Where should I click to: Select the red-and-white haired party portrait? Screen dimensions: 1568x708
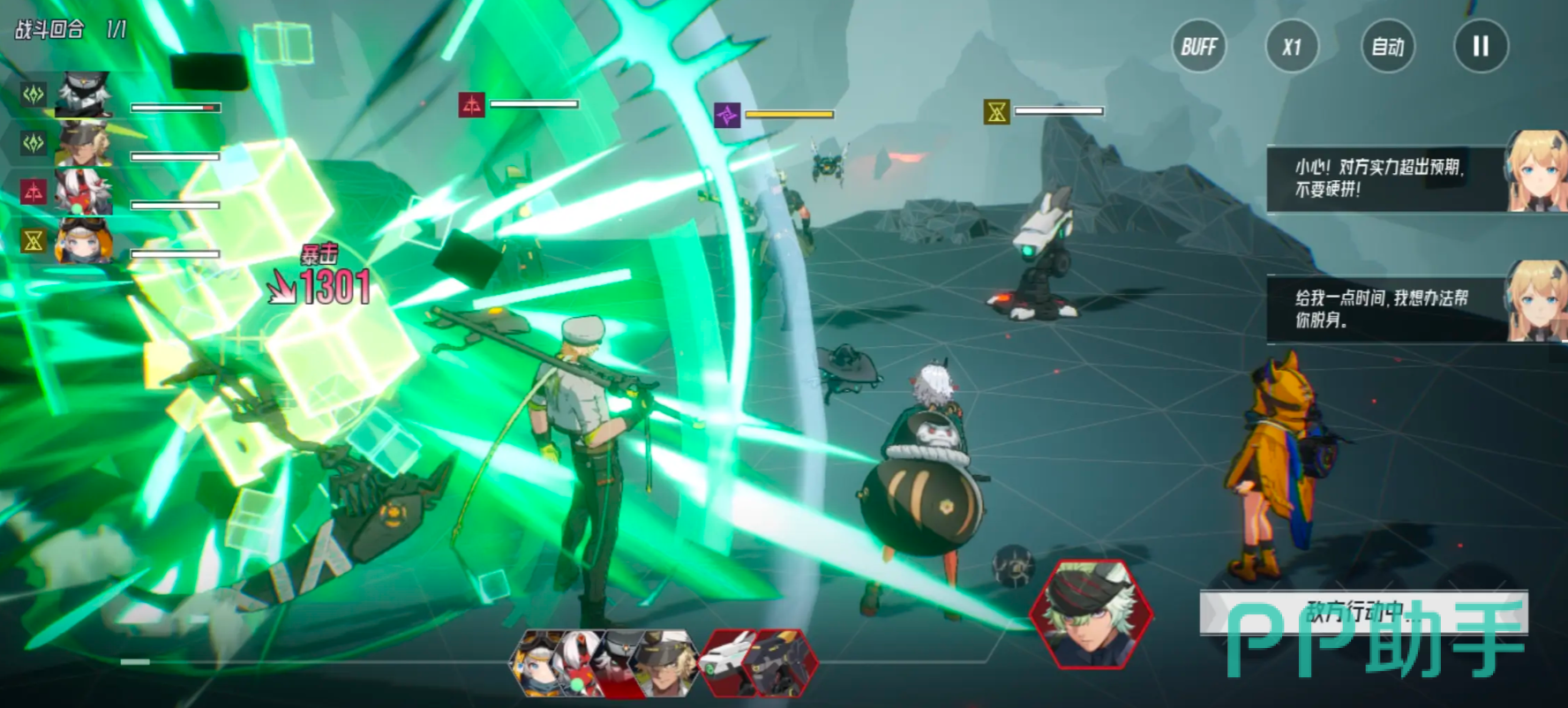click(84, 192)
